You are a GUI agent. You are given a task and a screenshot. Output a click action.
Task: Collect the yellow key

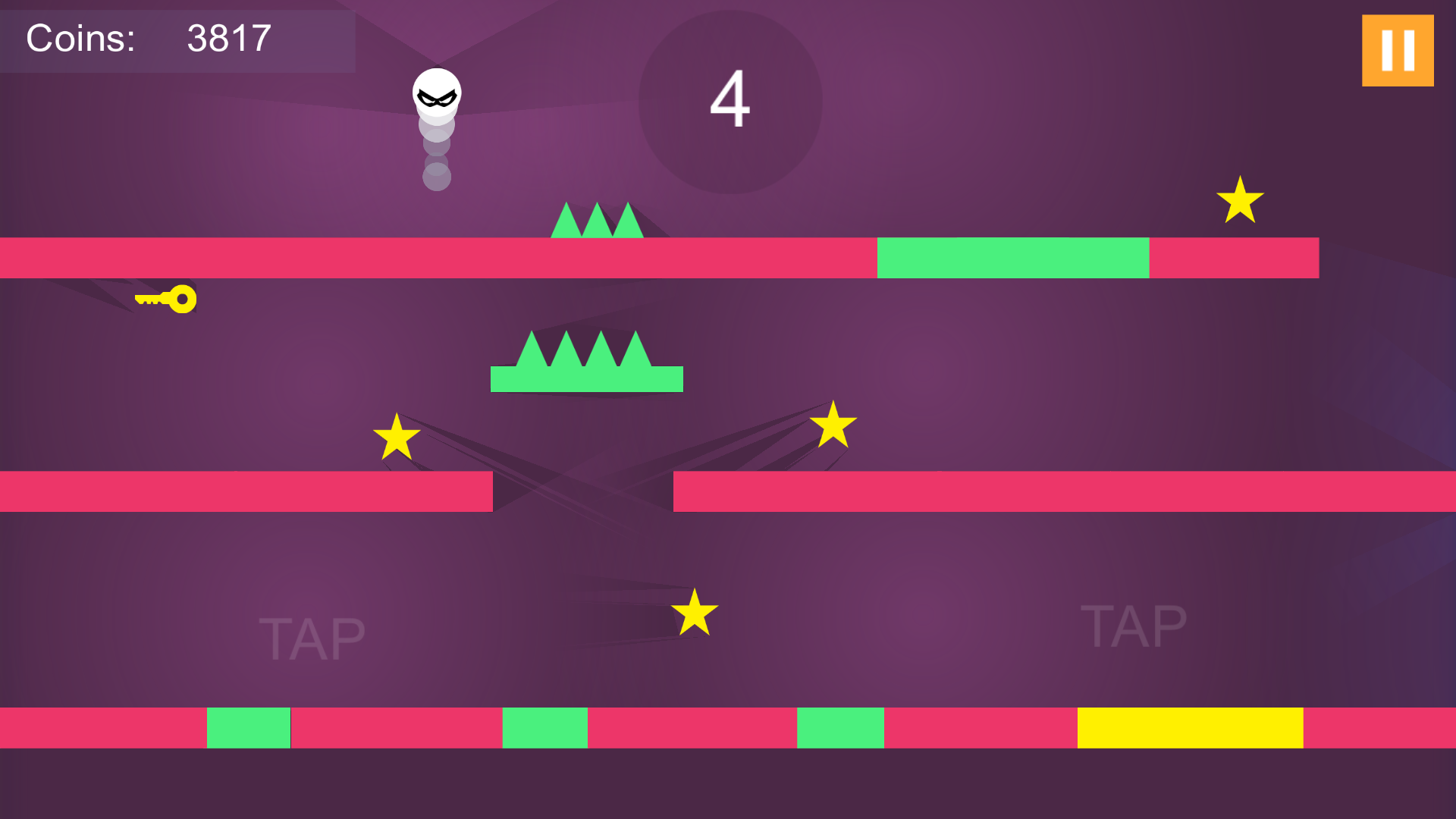coord(167,299)
